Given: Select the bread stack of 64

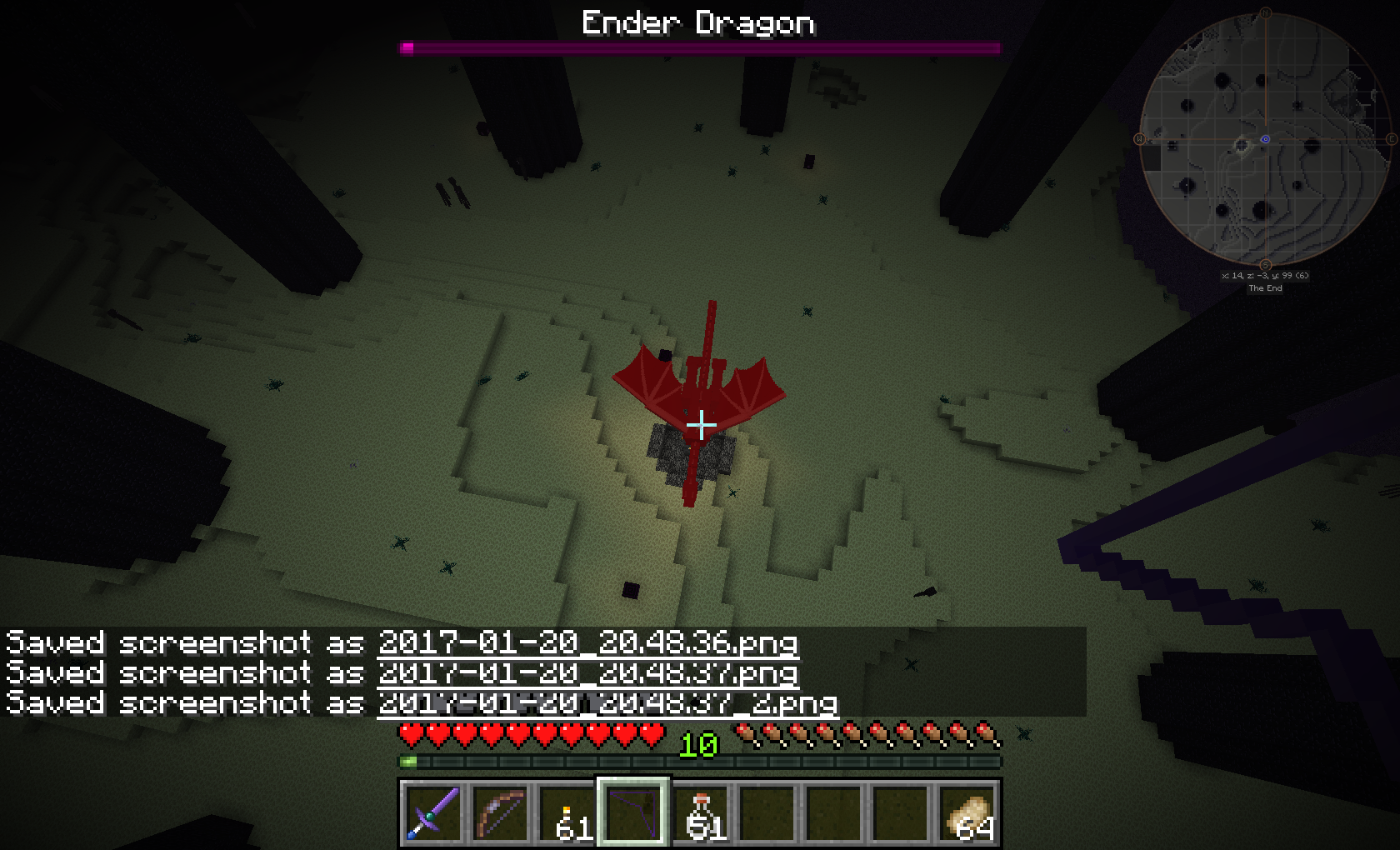Looking at the screenshot, I should 968,812.
